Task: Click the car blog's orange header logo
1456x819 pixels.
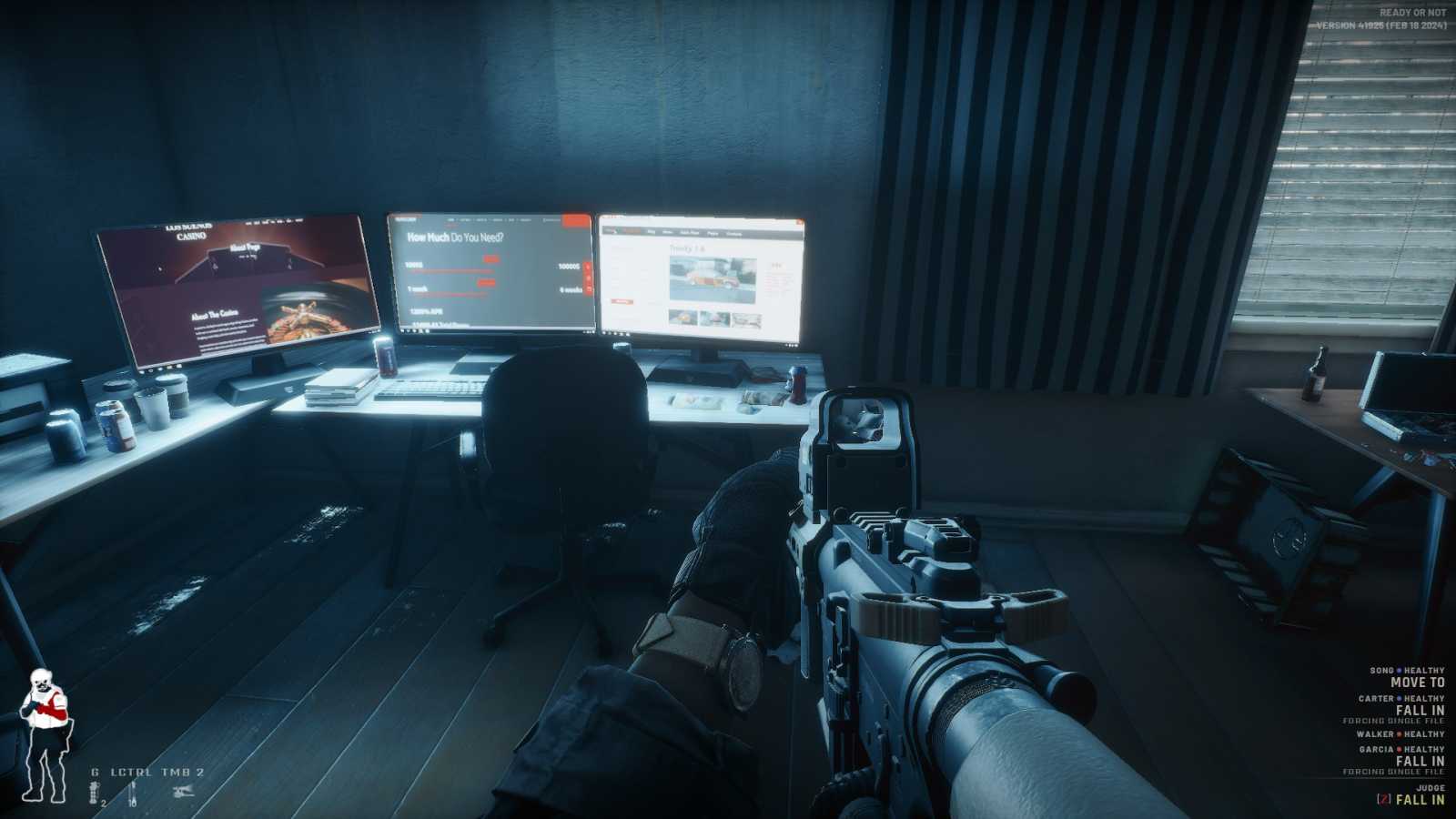Action: click(x=632, y=231)
